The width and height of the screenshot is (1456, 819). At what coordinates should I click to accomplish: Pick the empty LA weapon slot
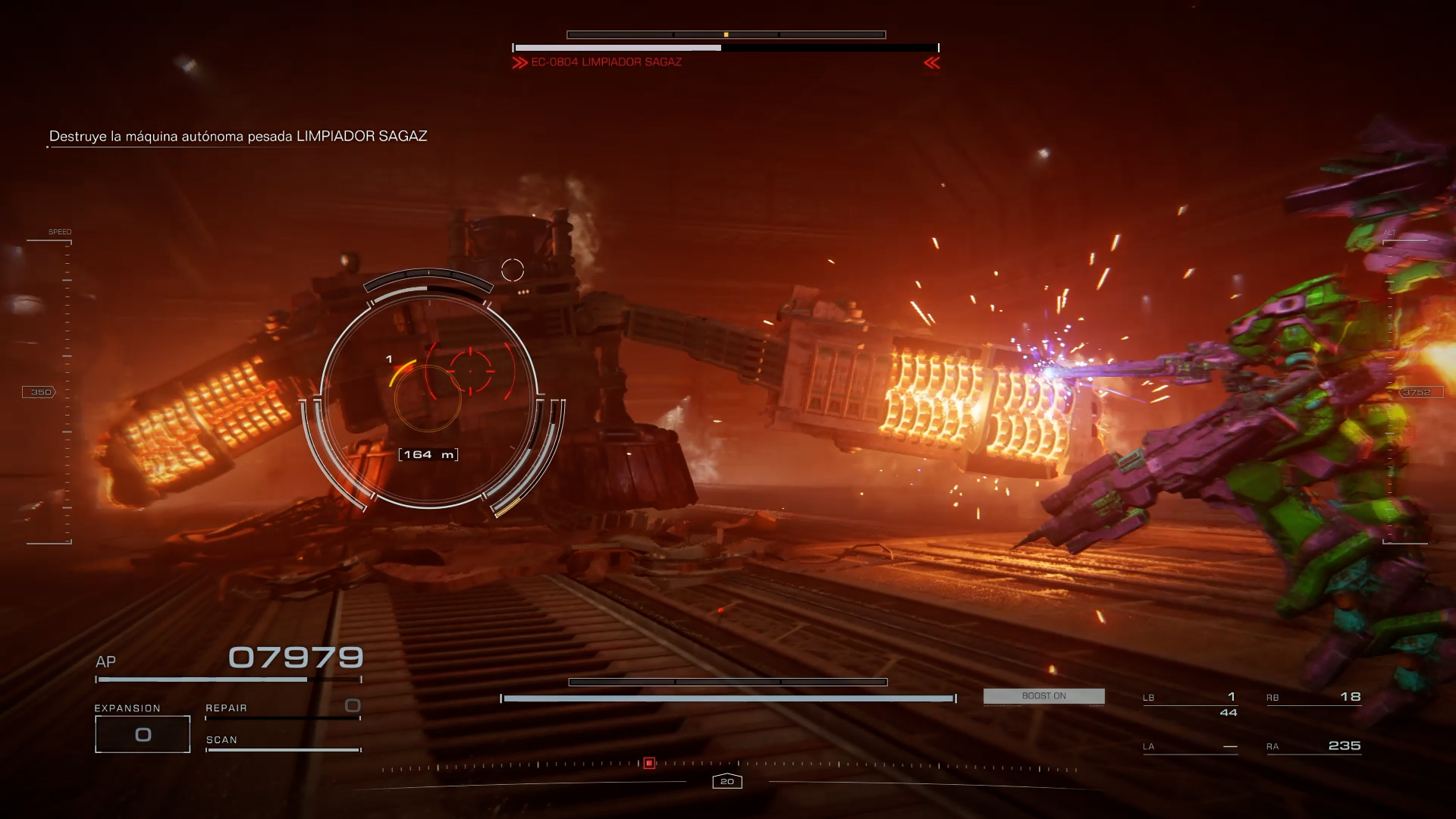tap(1190, 746)
